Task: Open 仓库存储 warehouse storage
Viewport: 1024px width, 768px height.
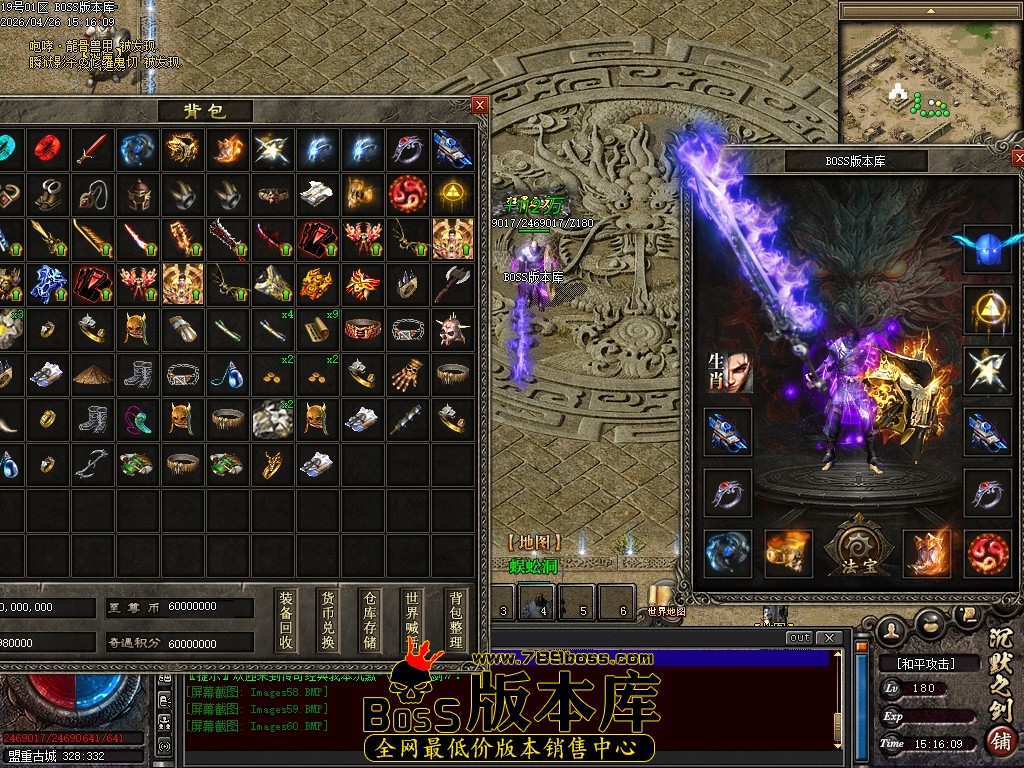Action: [x=370, y=619]
